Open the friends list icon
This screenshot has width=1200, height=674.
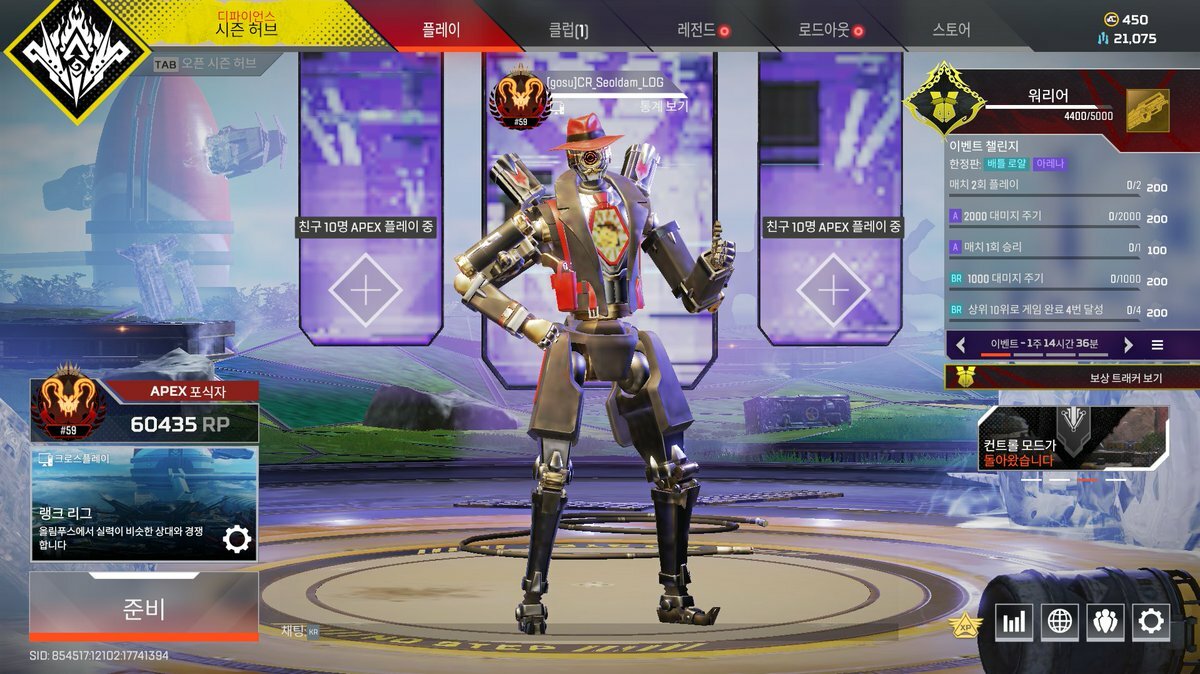click(1105, 622)
